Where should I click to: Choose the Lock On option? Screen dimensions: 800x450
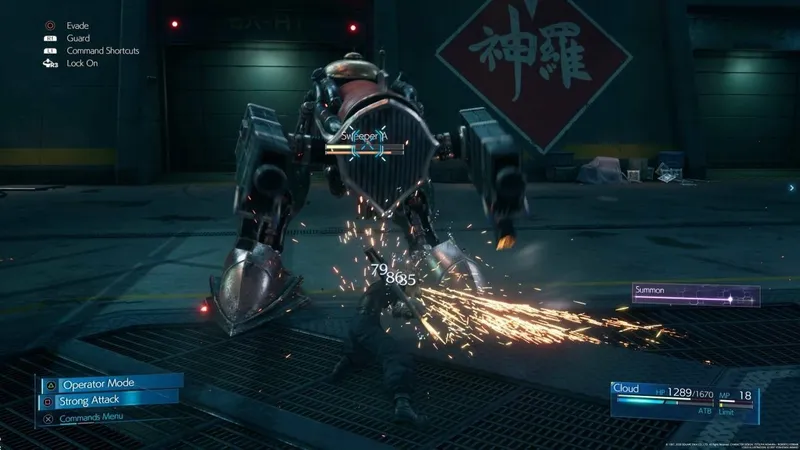(x=83, y=63)
